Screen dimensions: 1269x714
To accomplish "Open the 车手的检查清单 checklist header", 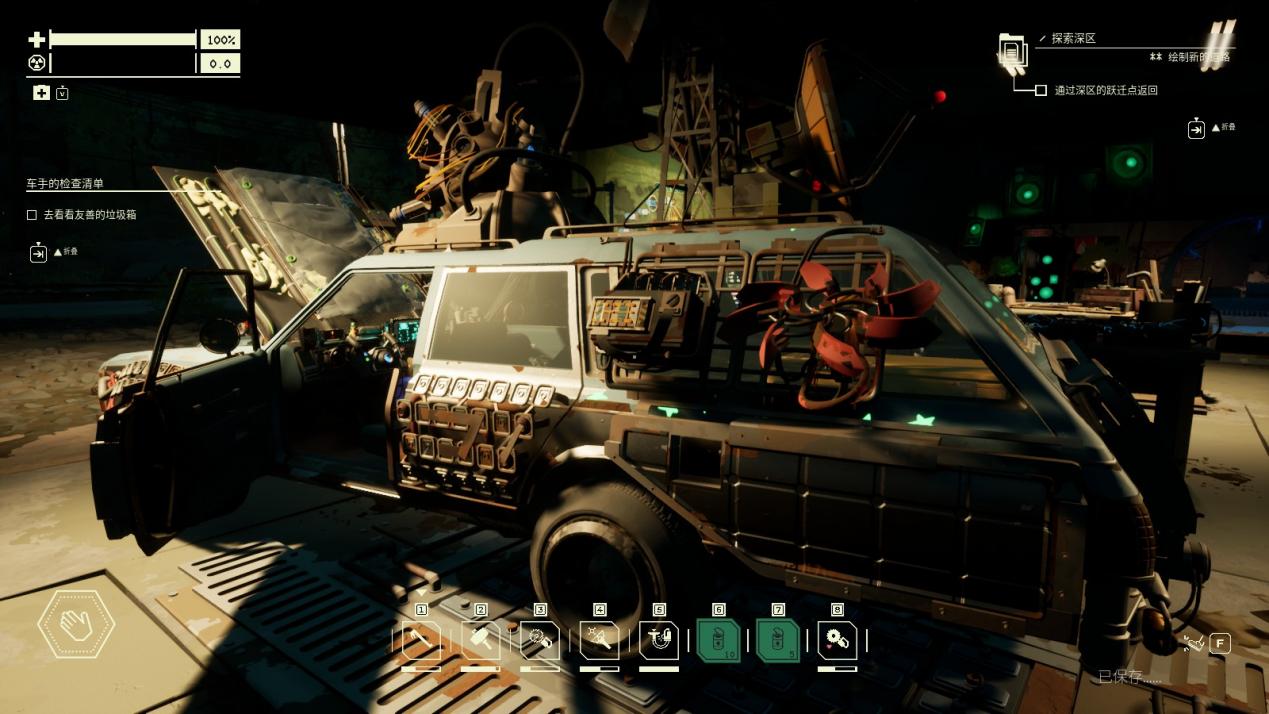I will pyautogui.click(x=65, y=184).
